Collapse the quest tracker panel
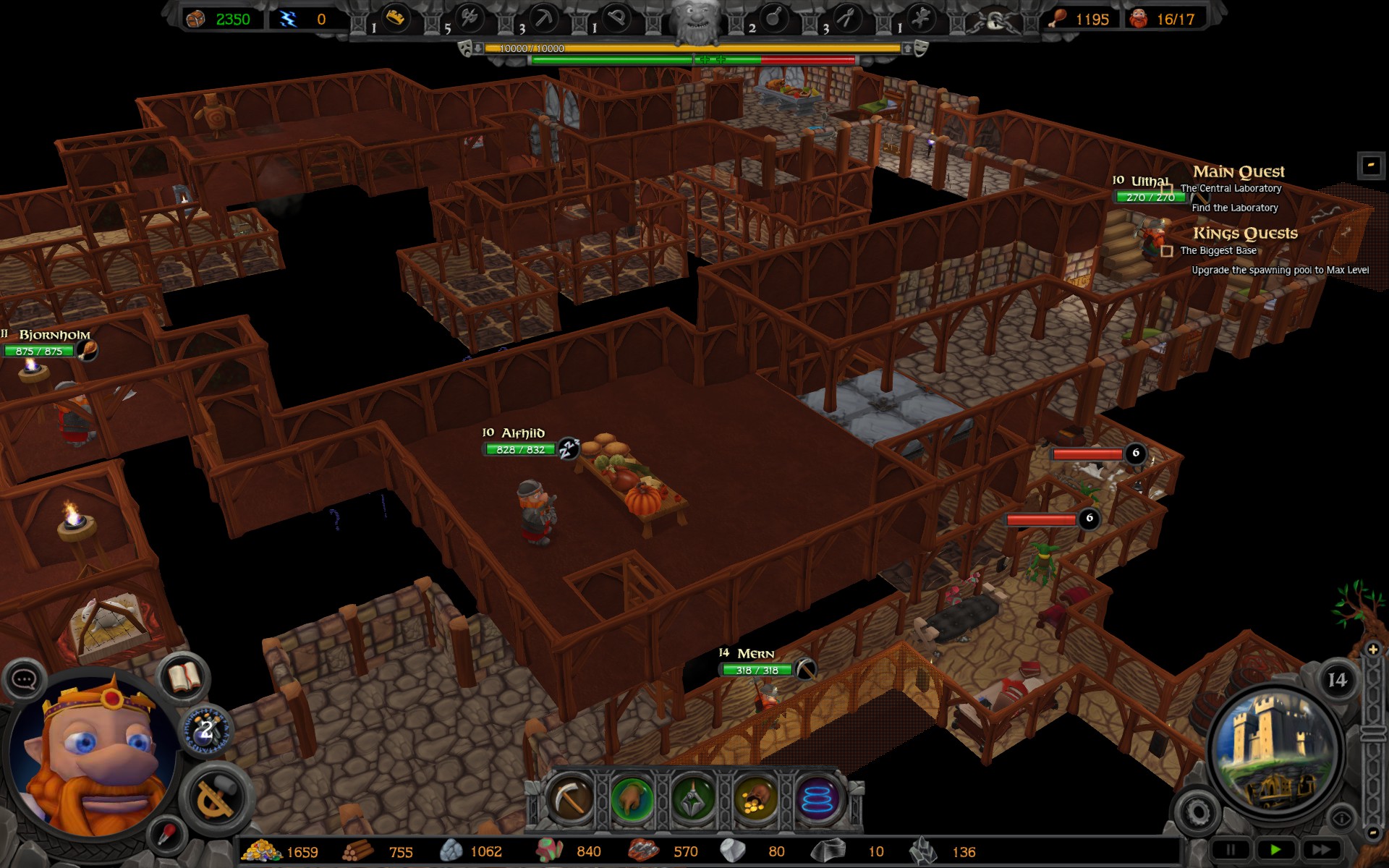Screen dimensions: 1389x868 click(x=1371, y=166)
